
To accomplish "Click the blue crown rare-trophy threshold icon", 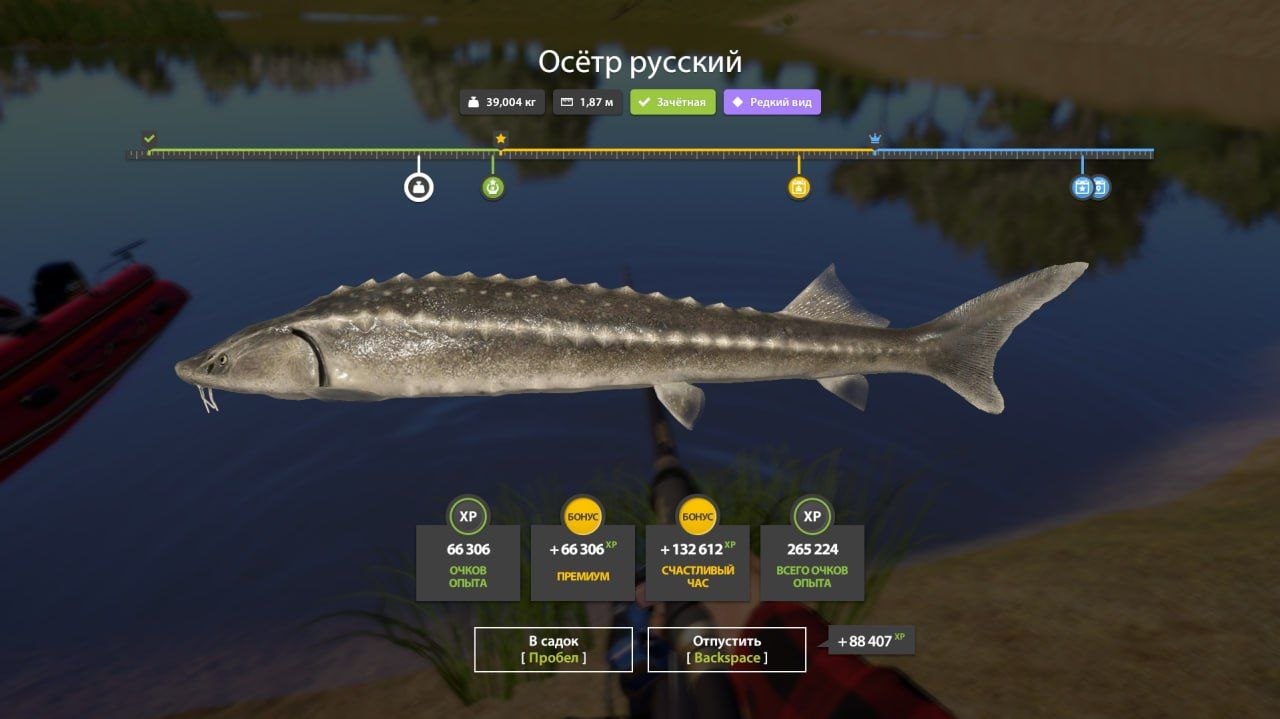I will (x=875, y=138).
